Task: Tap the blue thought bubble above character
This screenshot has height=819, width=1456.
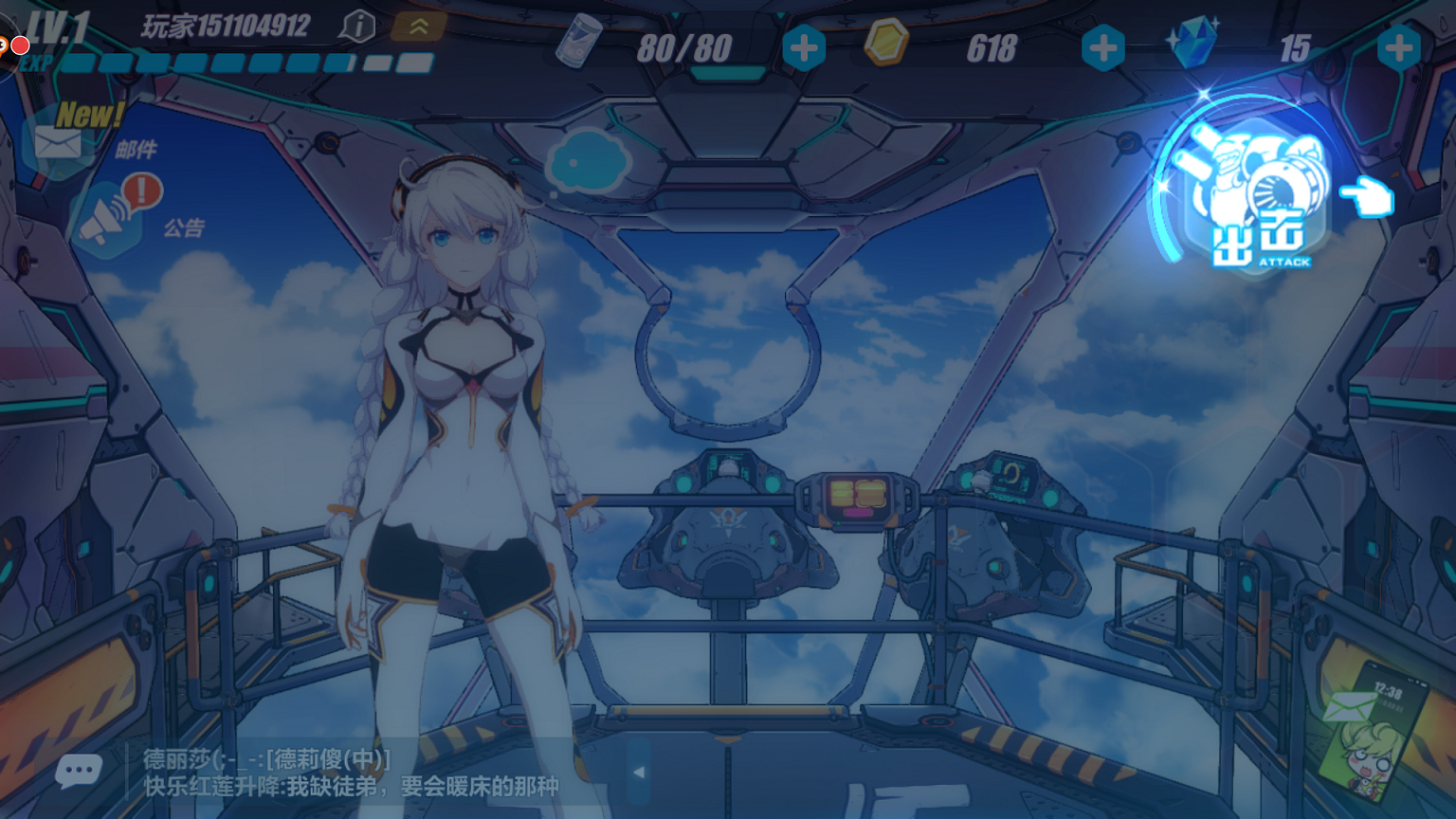Action: [x=588, y=161]
